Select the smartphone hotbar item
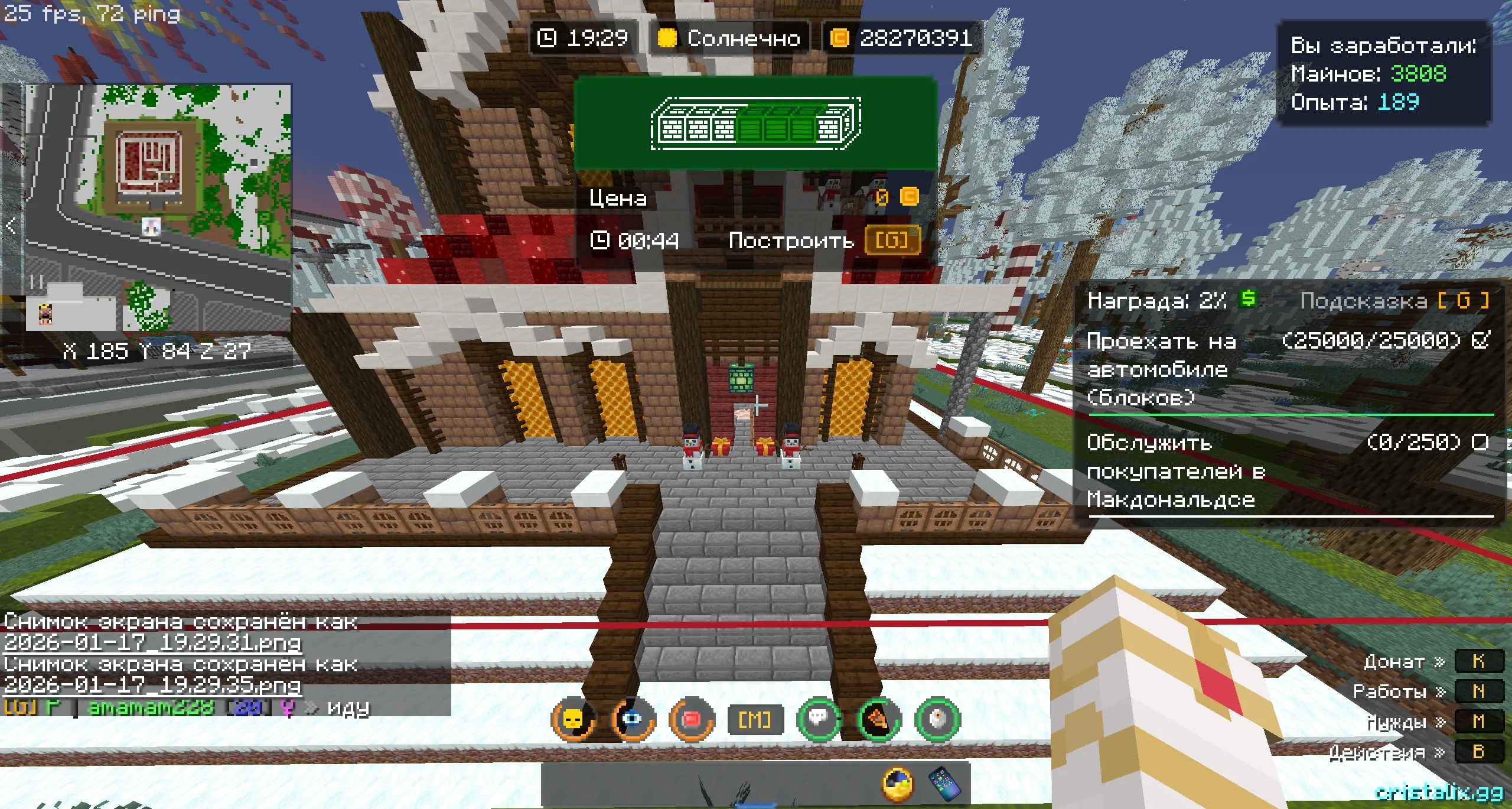Image resolution: width=1512 pixels, height=809 pixels. click(944, 782)
